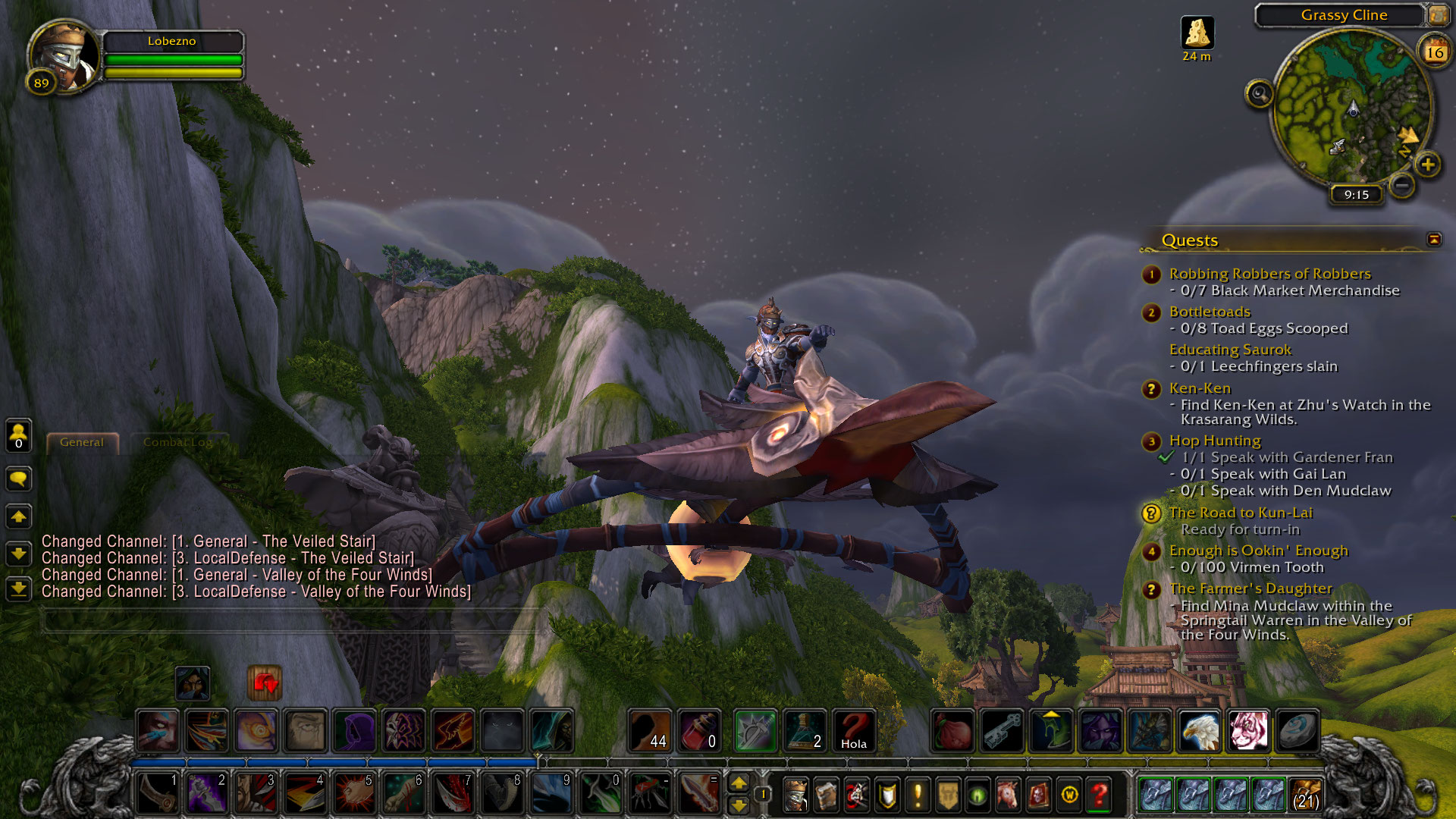Summon the white tiger mount

click(1248, 730)
